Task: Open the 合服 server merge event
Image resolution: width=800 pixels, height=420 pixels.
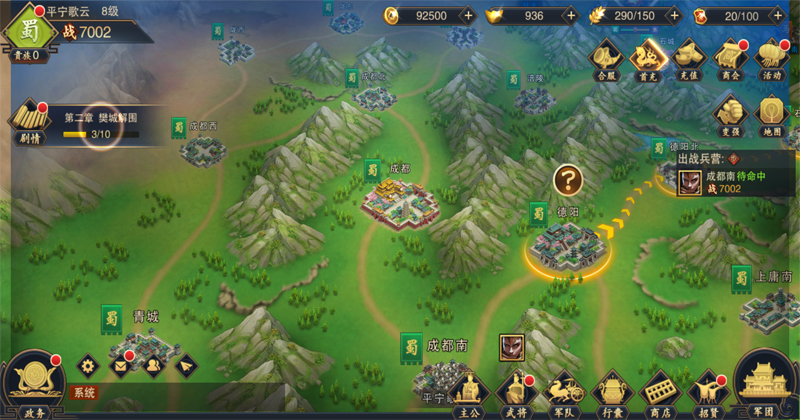Action: pos(607,58)
